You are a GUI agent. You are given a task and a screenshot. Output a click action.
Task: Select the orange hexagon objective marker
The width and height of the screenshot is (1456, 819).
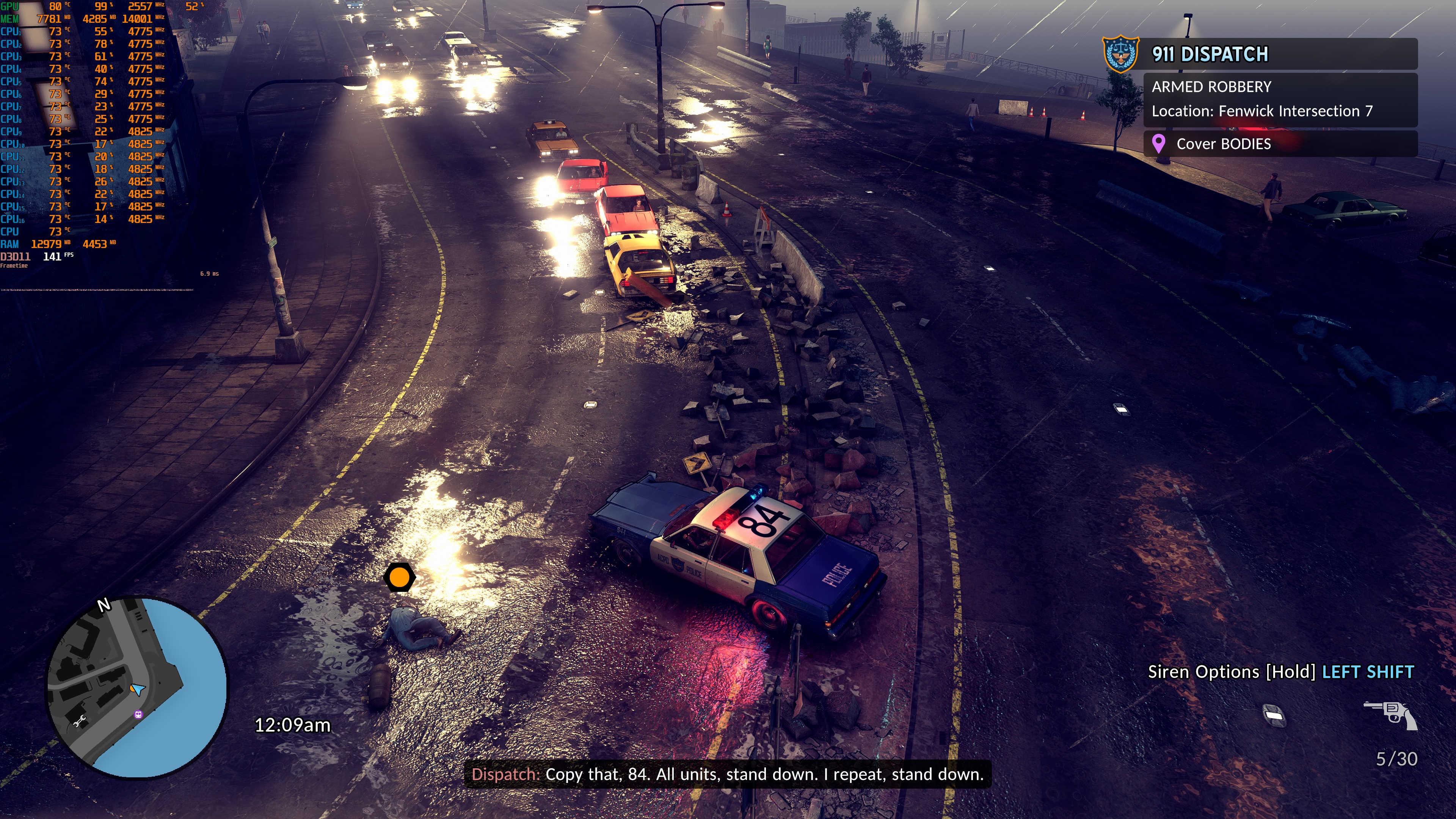[400, 577]
